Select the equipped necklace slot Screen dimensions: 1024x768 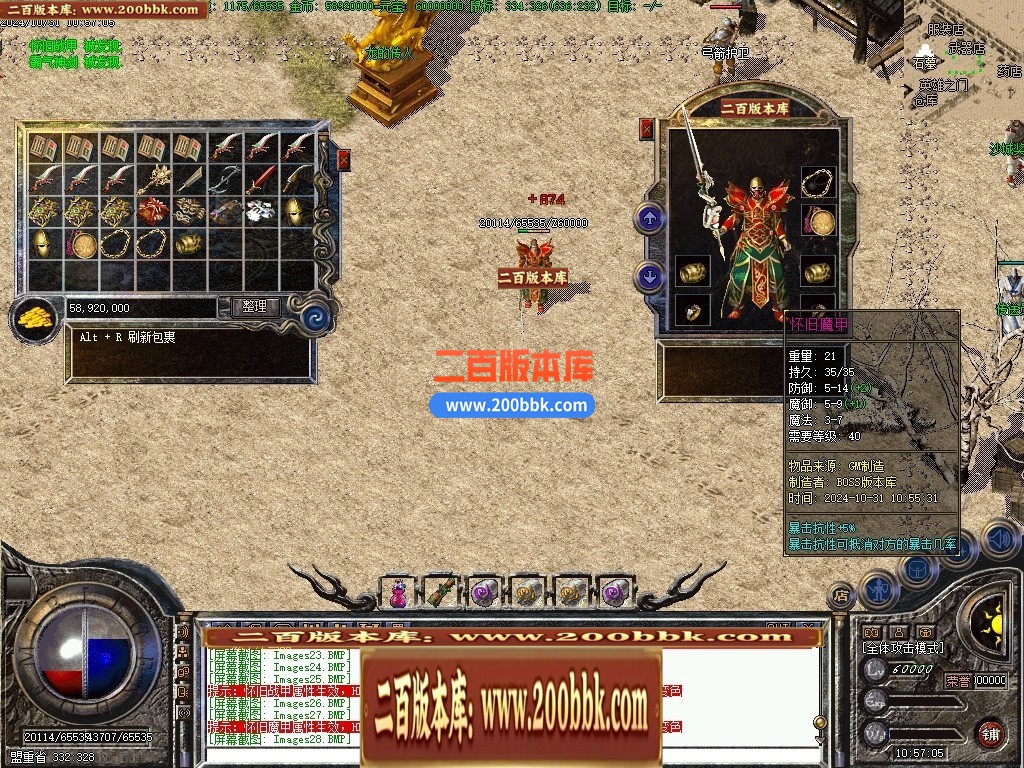pyautogui.click(x=819, y=183)
